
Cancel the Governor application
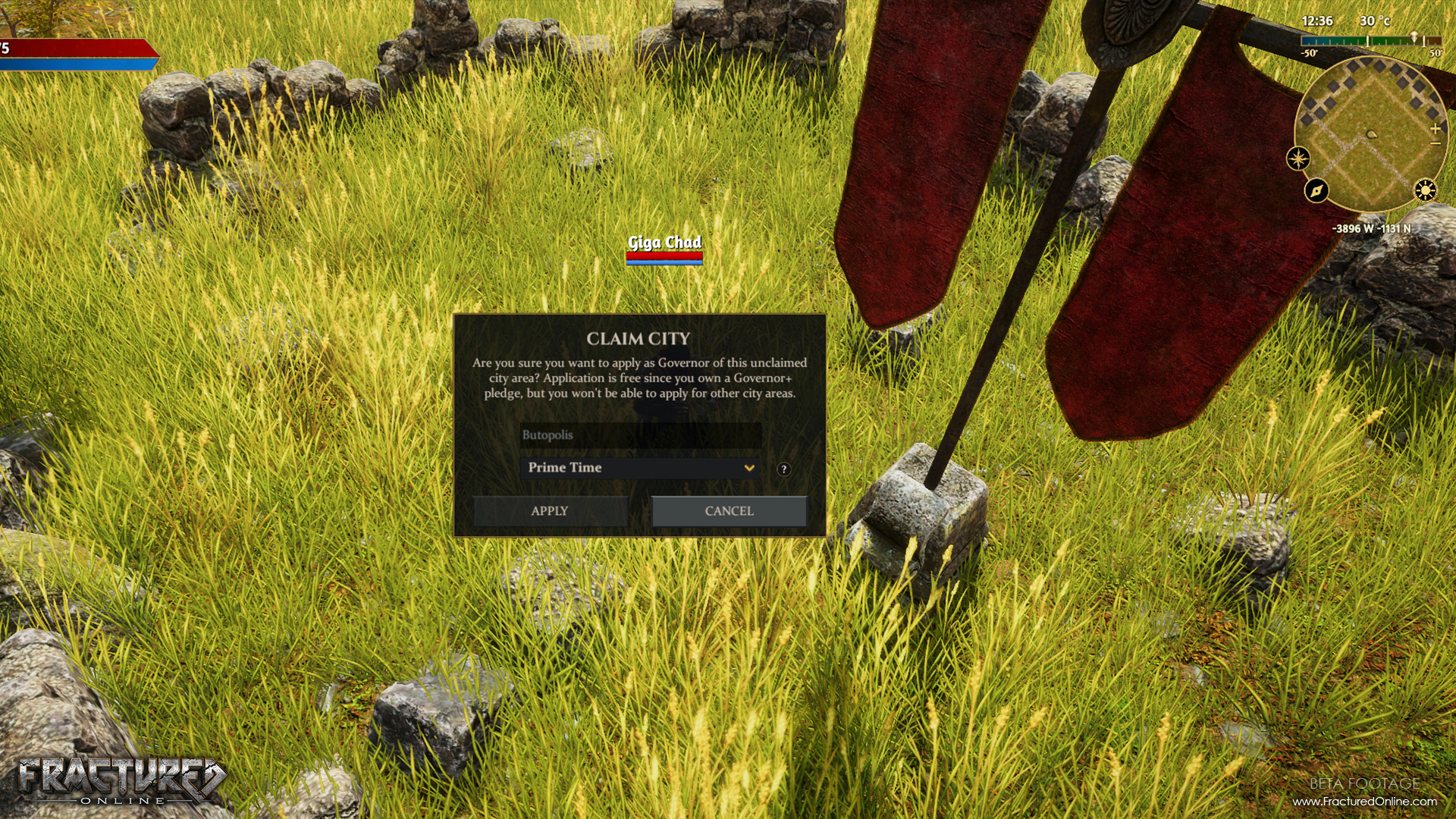pyautogui.click(x=728, y=511)
